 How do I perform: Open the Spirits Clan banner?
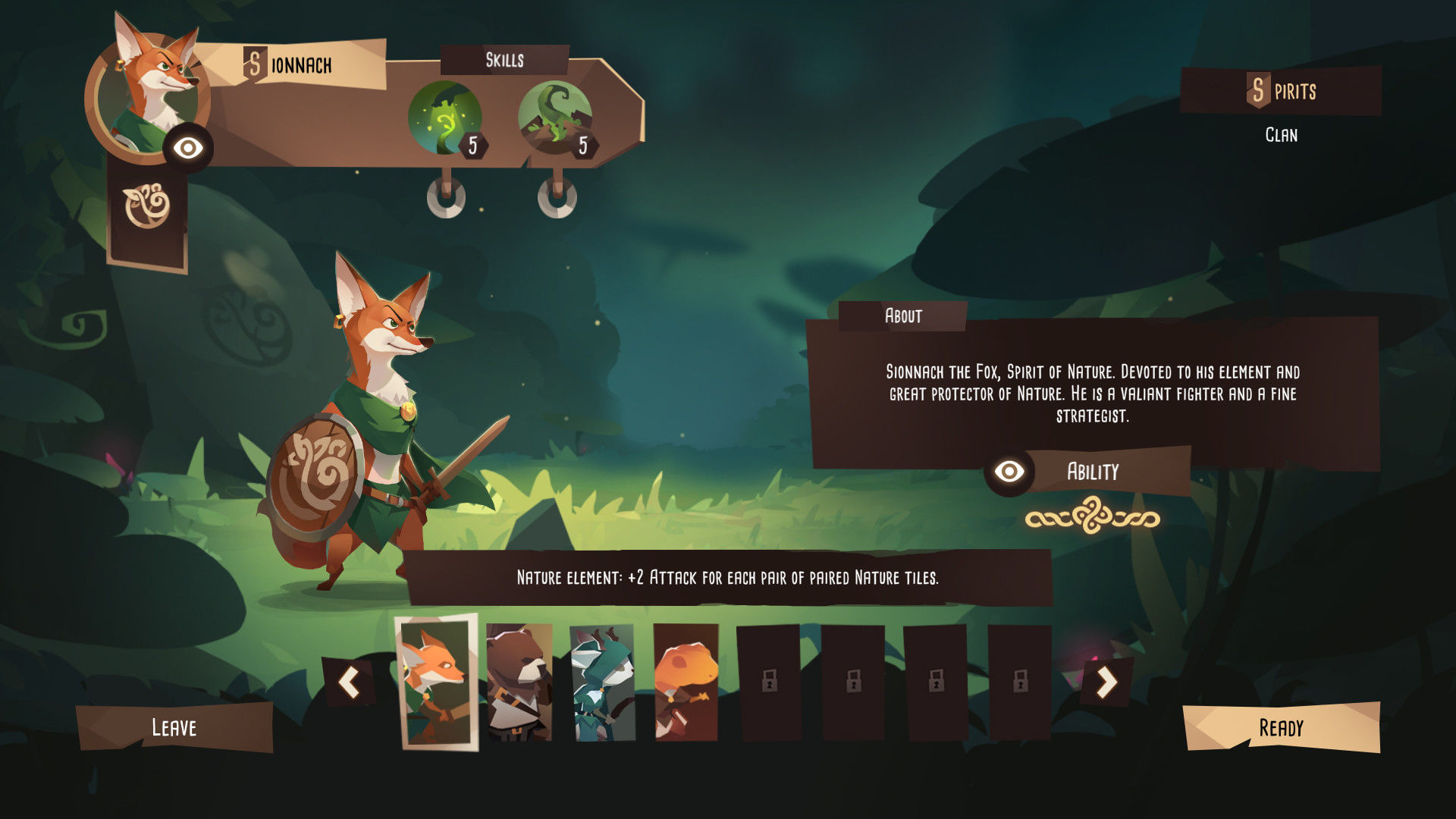pos(1281,92)
